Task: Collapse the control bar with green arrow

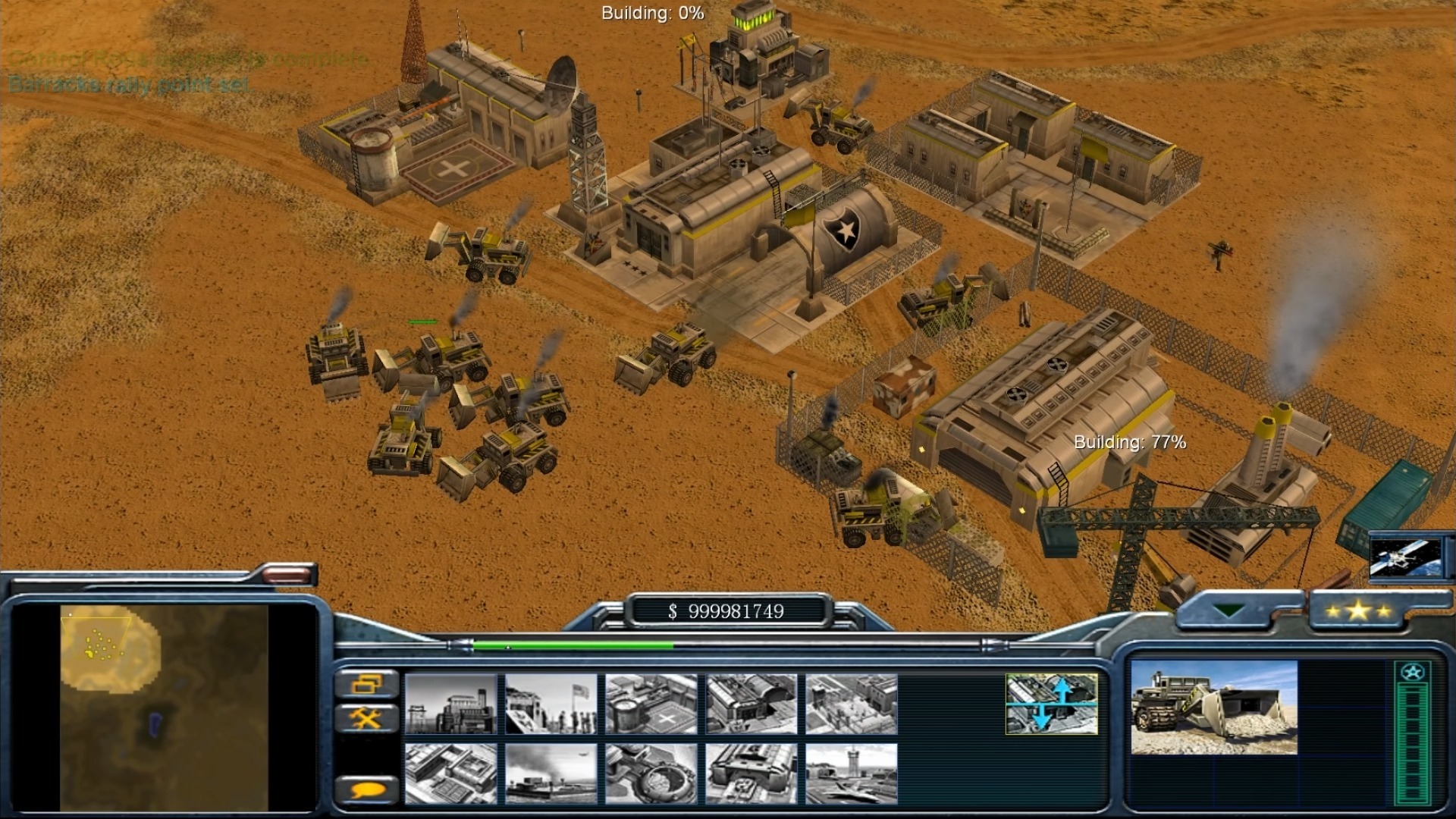Action: [1228, 610]
